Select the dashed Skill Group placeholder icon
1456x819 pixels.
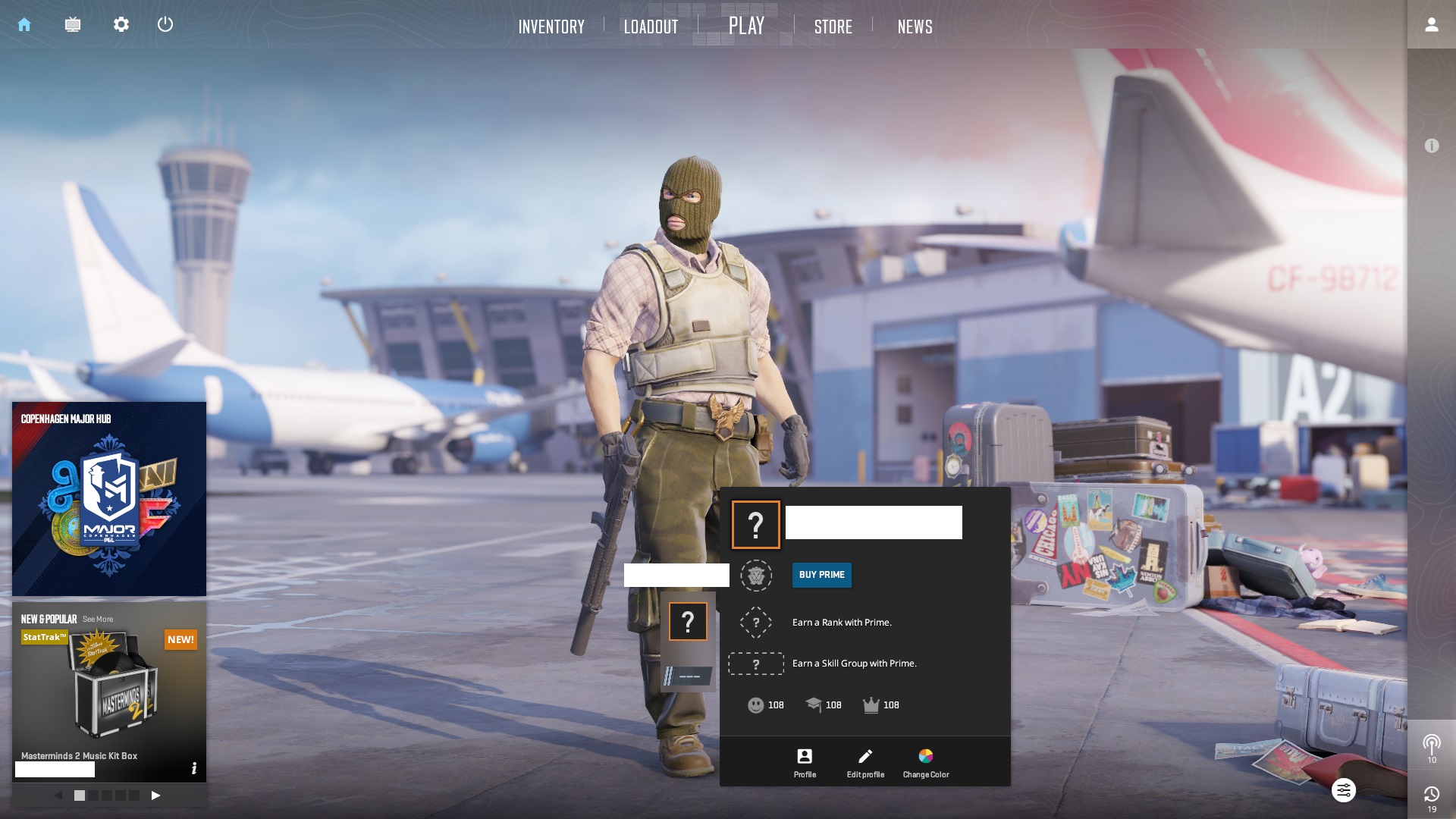(755, 663)
